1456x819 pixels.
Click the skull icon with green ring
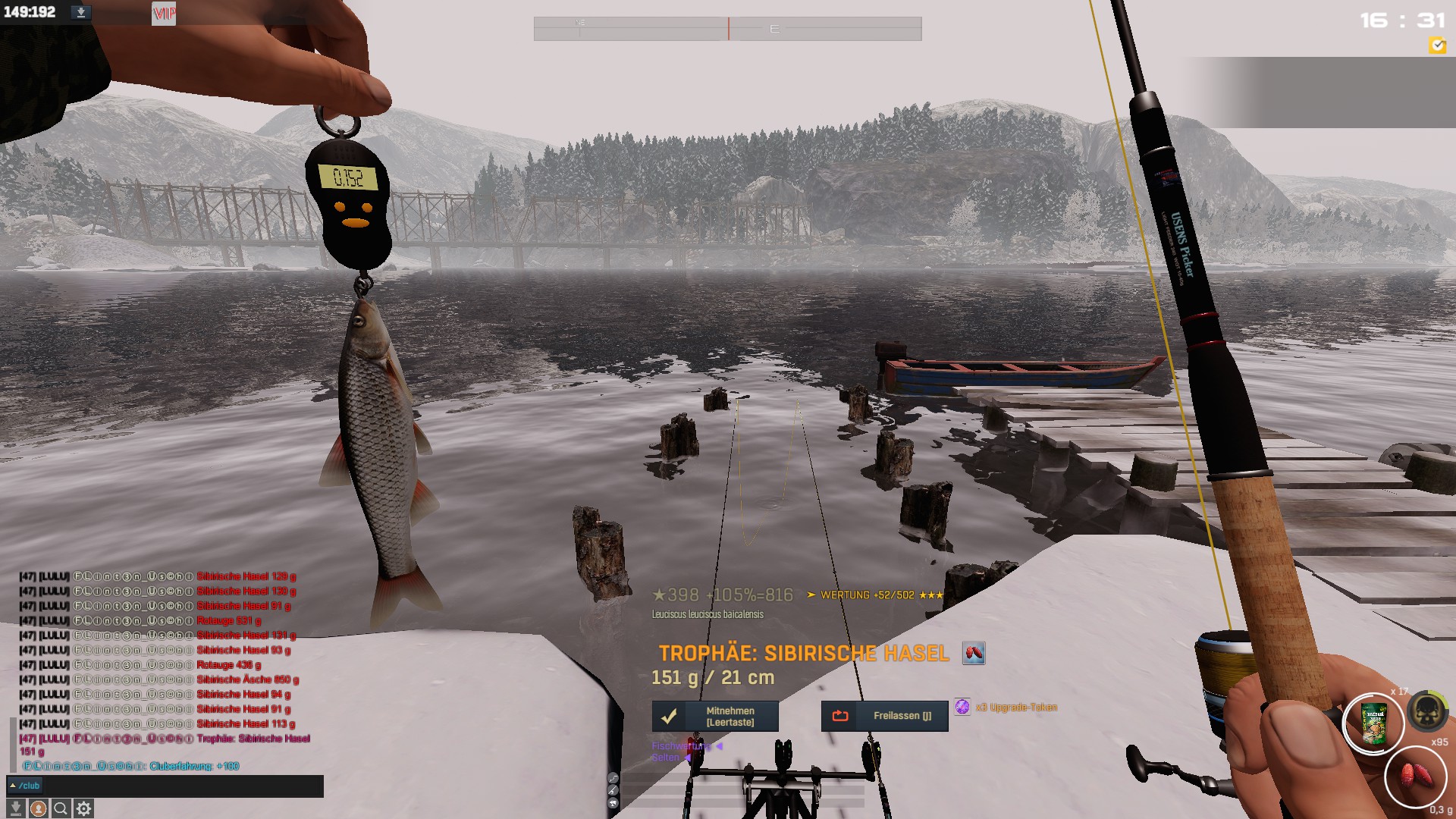(1427, 711)
